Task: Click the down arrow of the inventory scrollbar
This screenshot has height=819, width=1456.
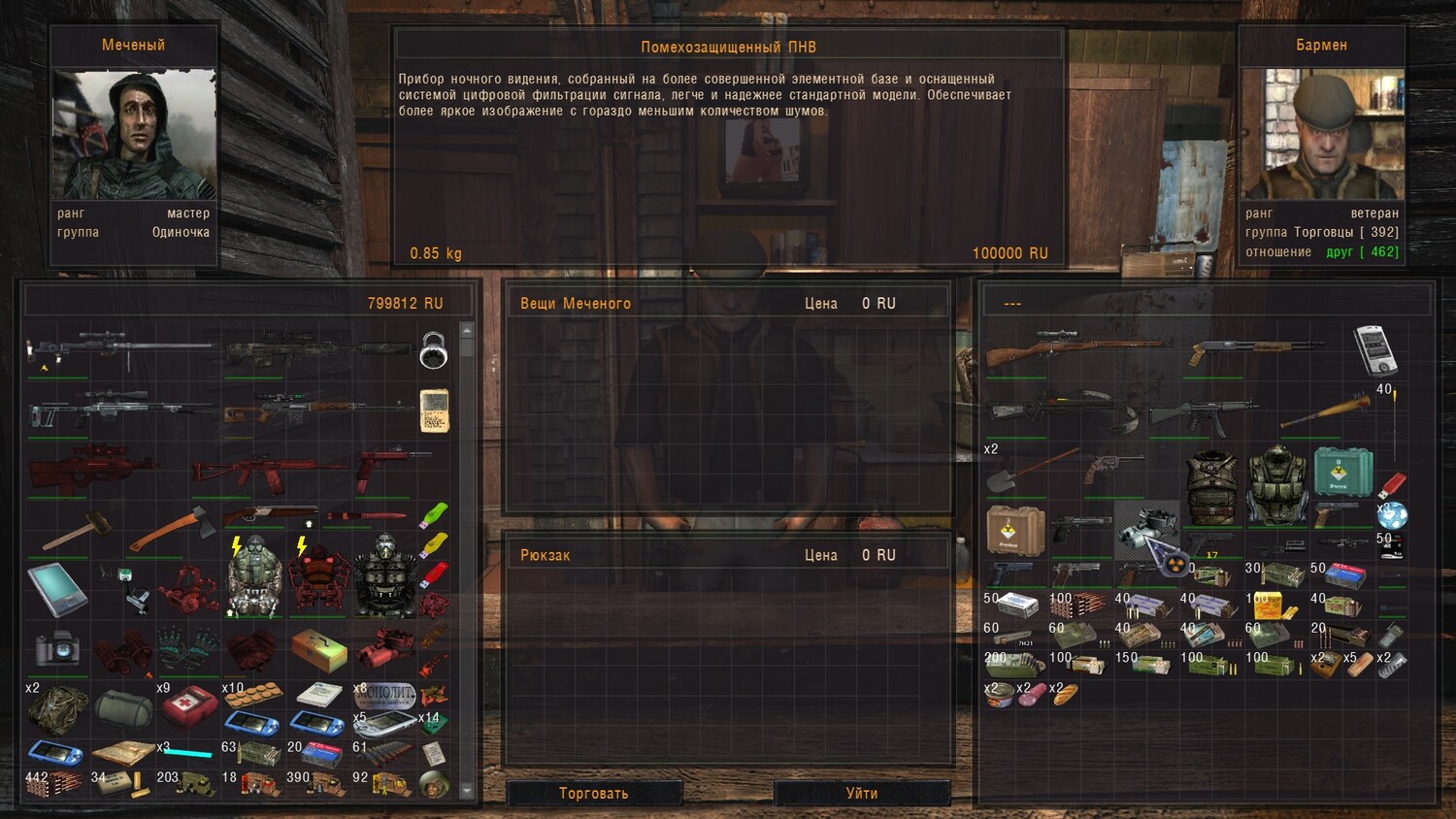Action: (467, 791)
